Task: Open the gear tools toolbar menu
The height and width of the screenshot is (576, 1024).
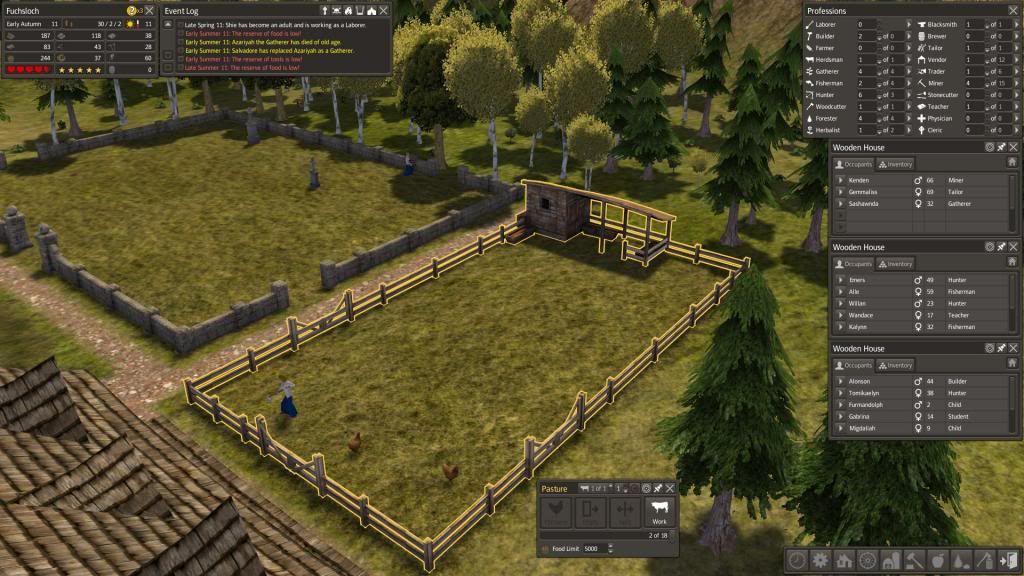Action: click(x=821, y=561)
